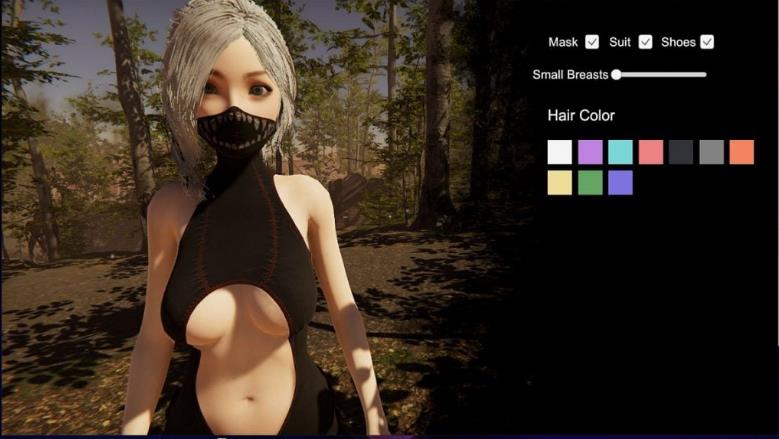This screenshot has height=439, width=779.
Task: Choose the pink hair color swatch
Action: 651,152
